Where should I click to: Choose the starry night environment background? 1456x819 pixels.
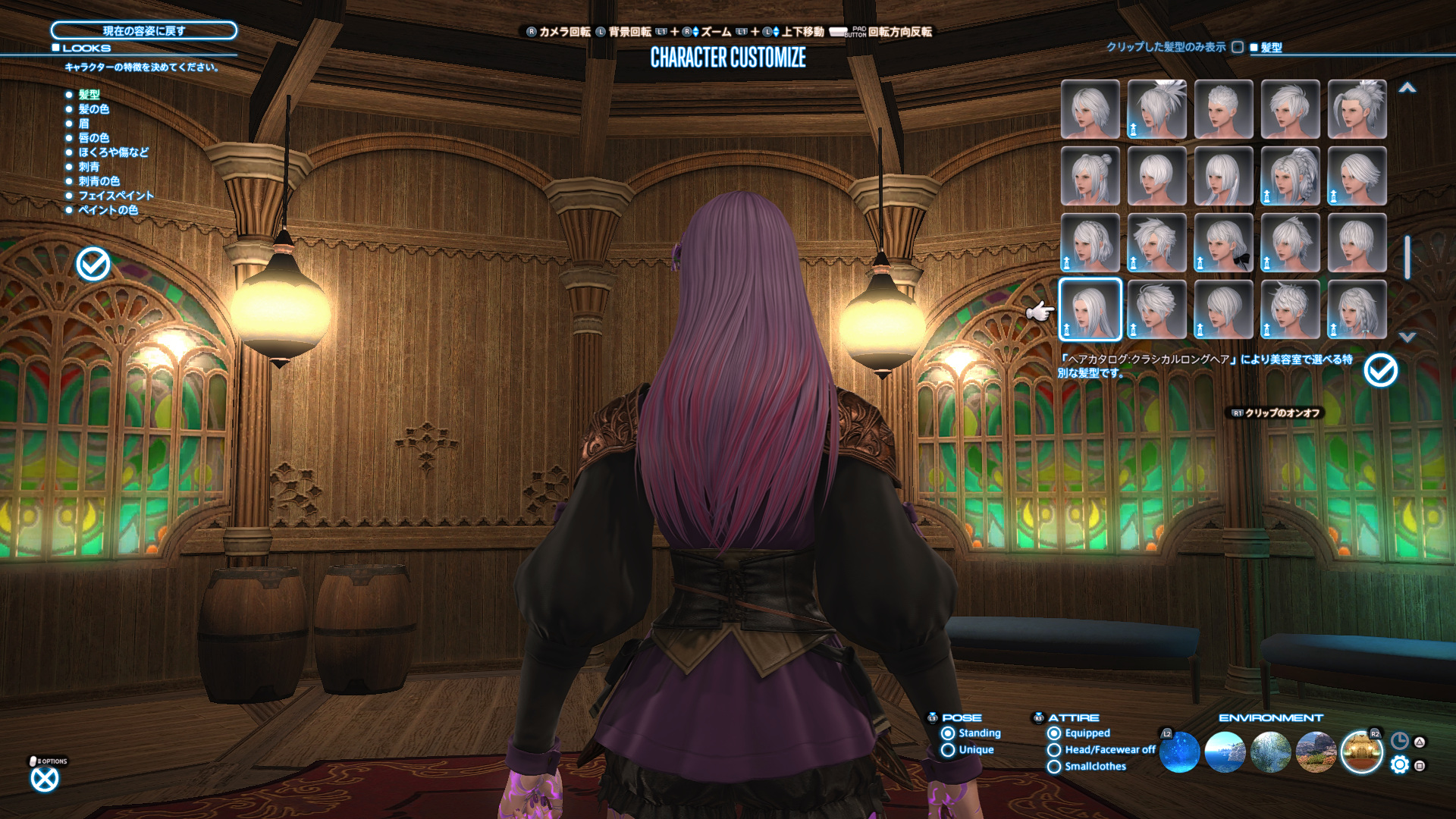1179,752
